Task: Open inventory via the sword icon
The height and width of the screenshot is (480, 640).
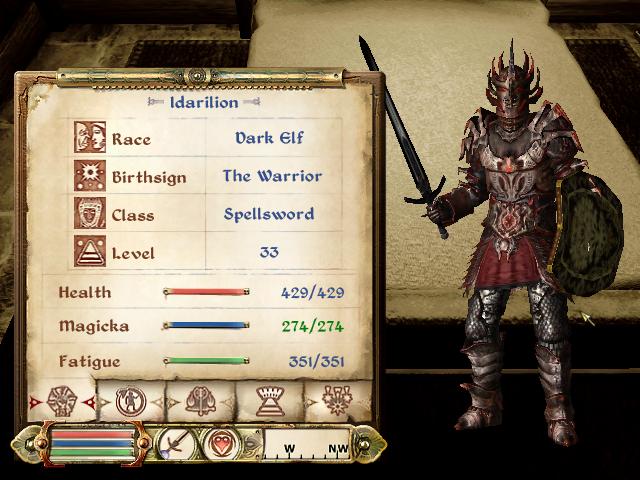Action: (177, 442)
